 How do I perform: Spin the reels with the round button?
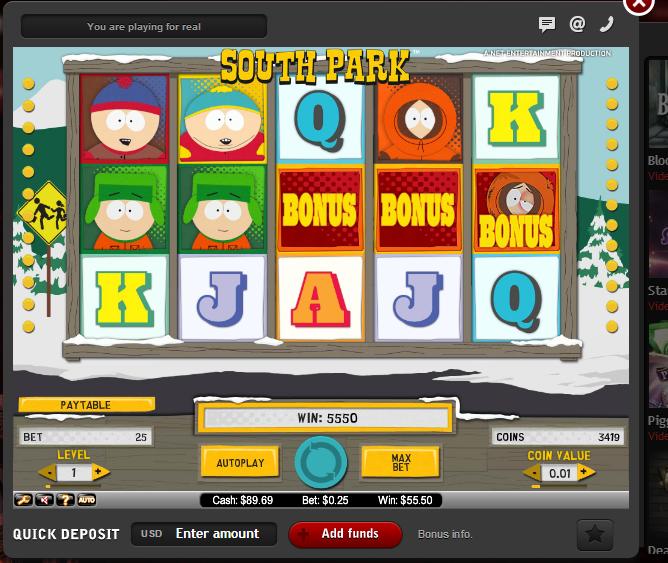321,462
